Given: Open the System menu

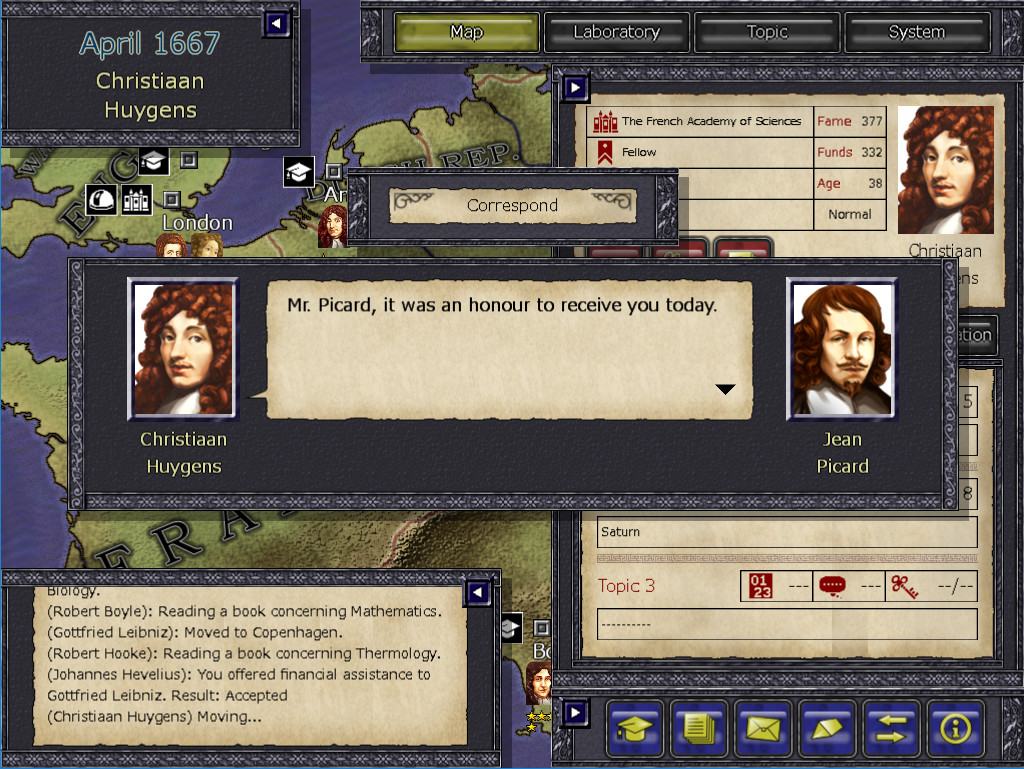Looking at the screenshot, I should (916, 32).
